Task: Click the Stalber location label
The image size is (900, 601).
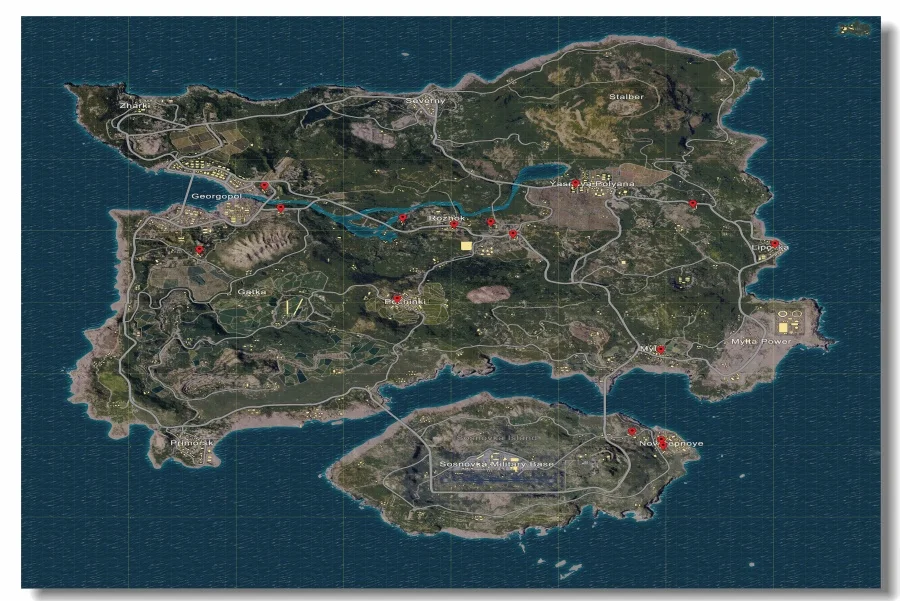Action: coord(625,97)
